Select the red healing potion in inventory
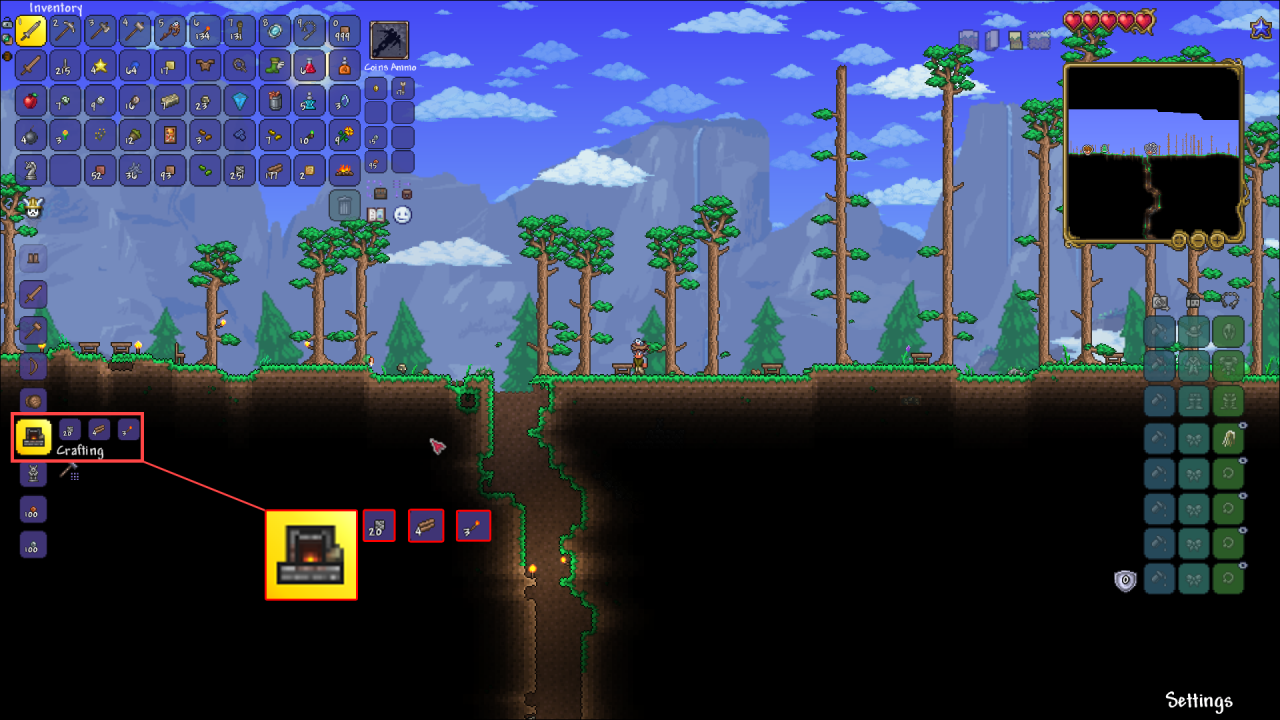 tap(309, 66)
